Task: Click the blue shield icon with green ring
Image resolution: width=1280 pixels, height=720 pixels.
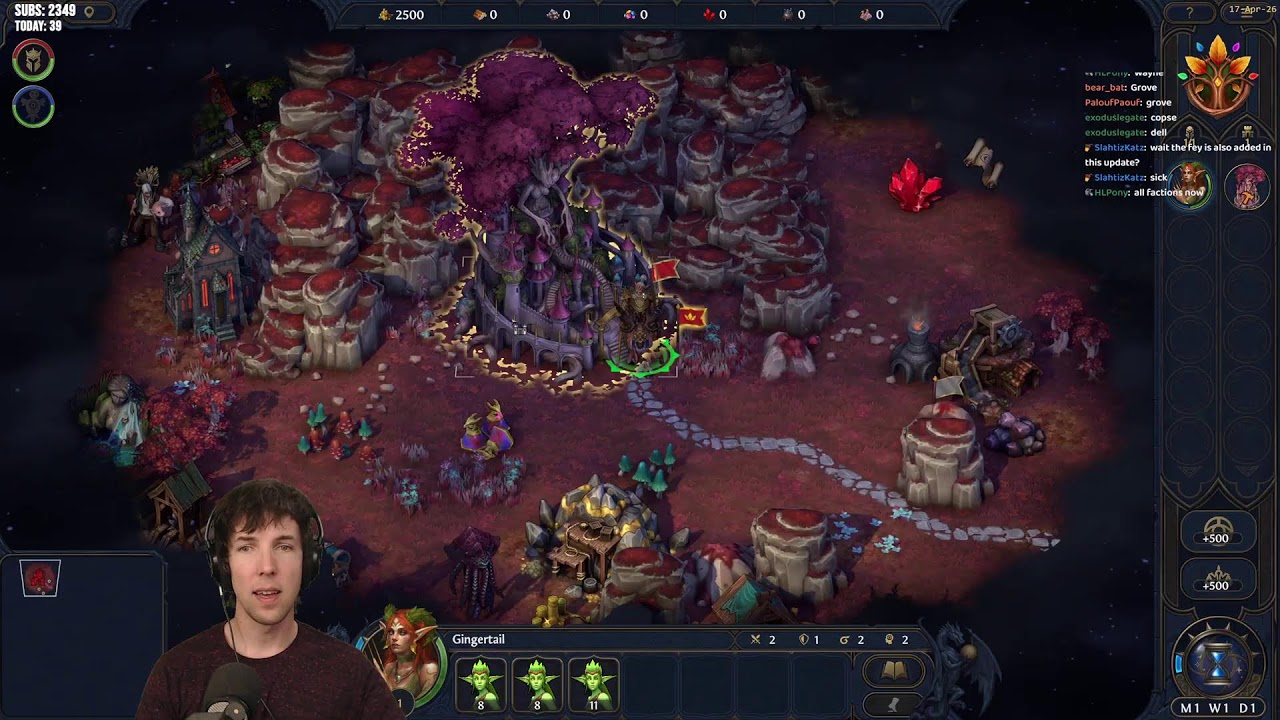Action: [33, 107]
